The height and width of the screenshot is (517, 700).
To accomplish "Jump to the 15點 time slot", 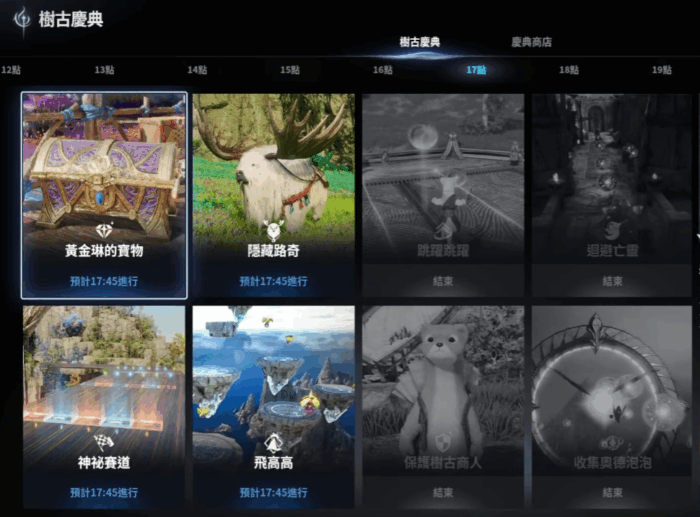I will point(290,70).
